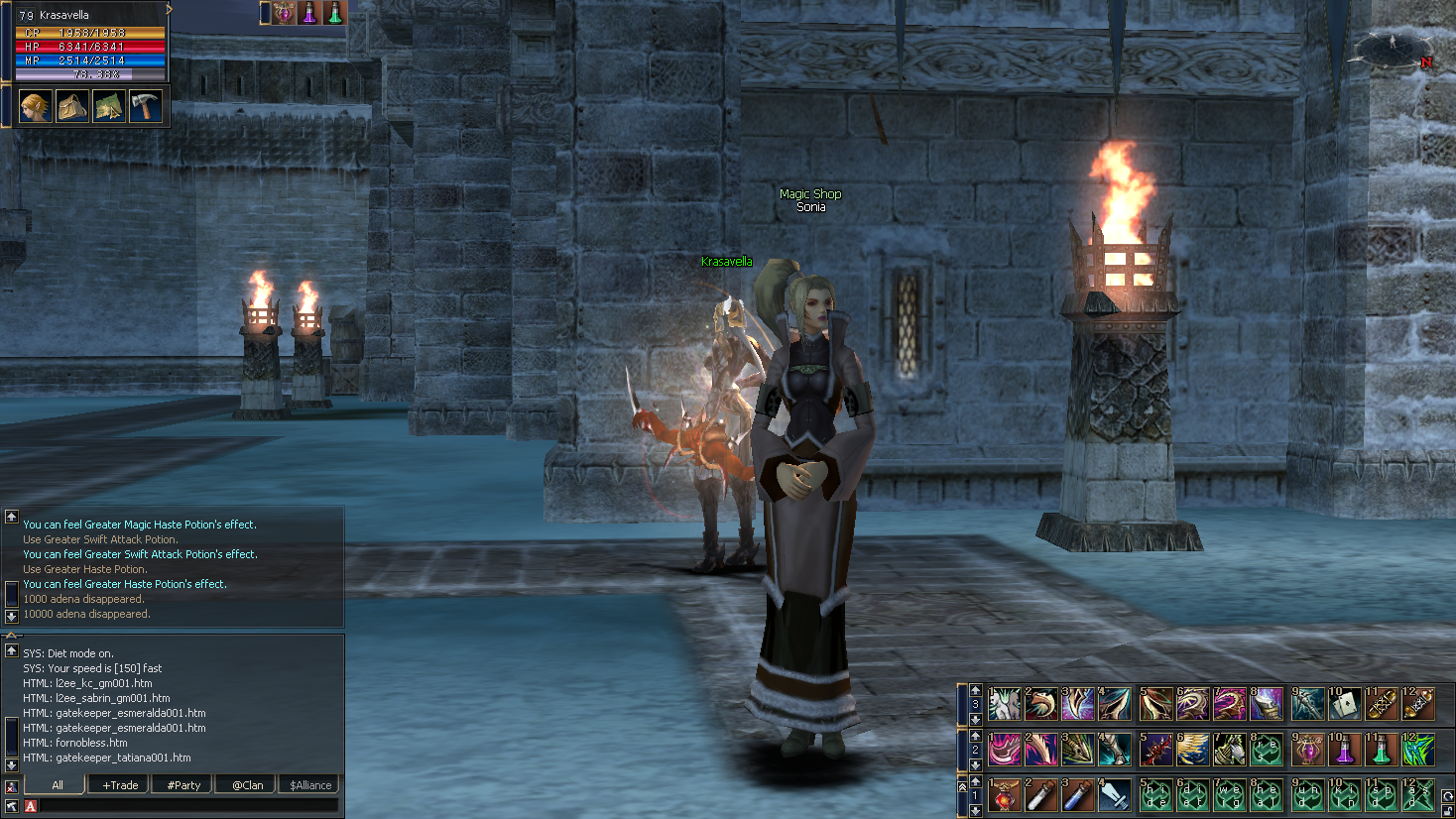Open the $Alliance chat tab
Viewport: 1456px width, 819px height.
pyautogui.click(x=310, y=785)
